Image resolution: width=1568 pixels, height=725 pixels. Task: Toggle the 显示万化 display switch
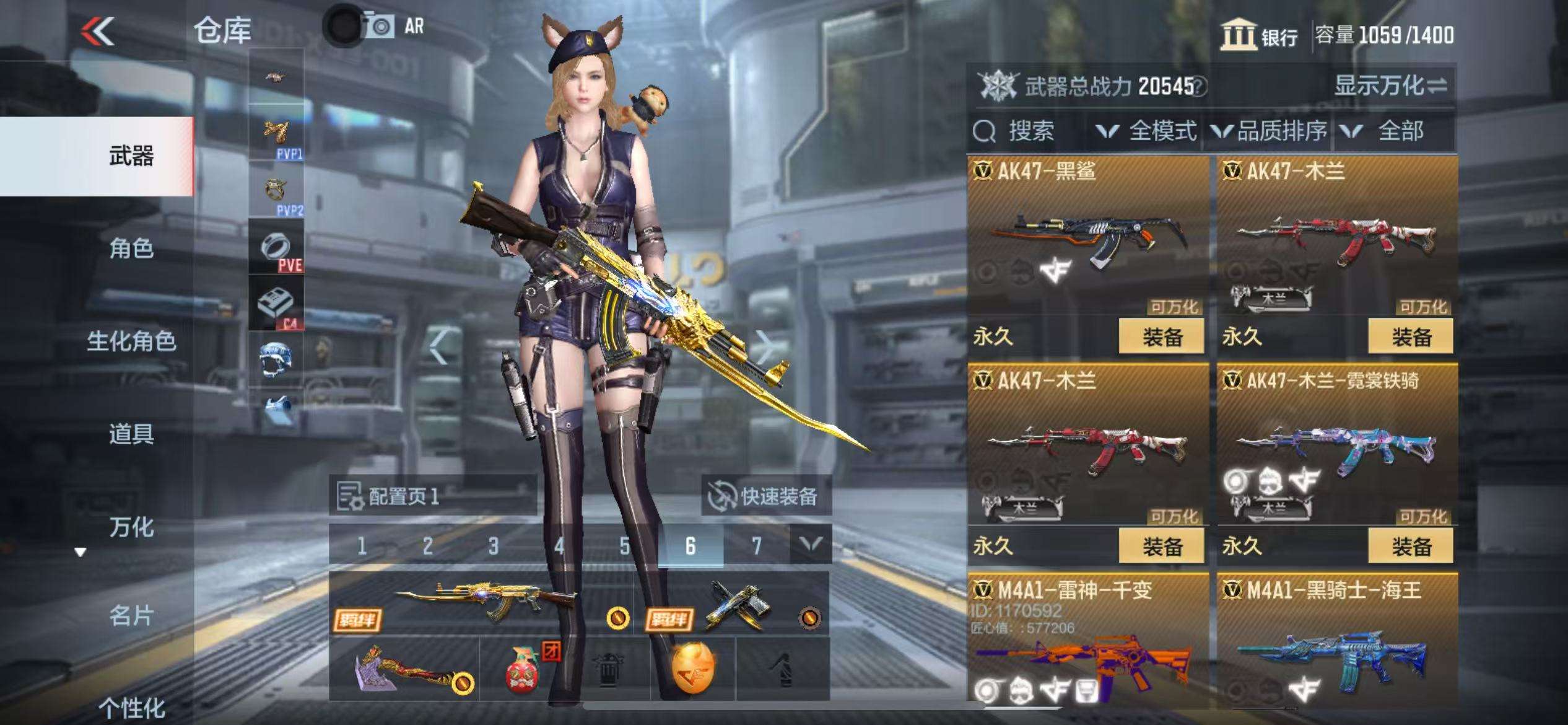(1390, 86)
